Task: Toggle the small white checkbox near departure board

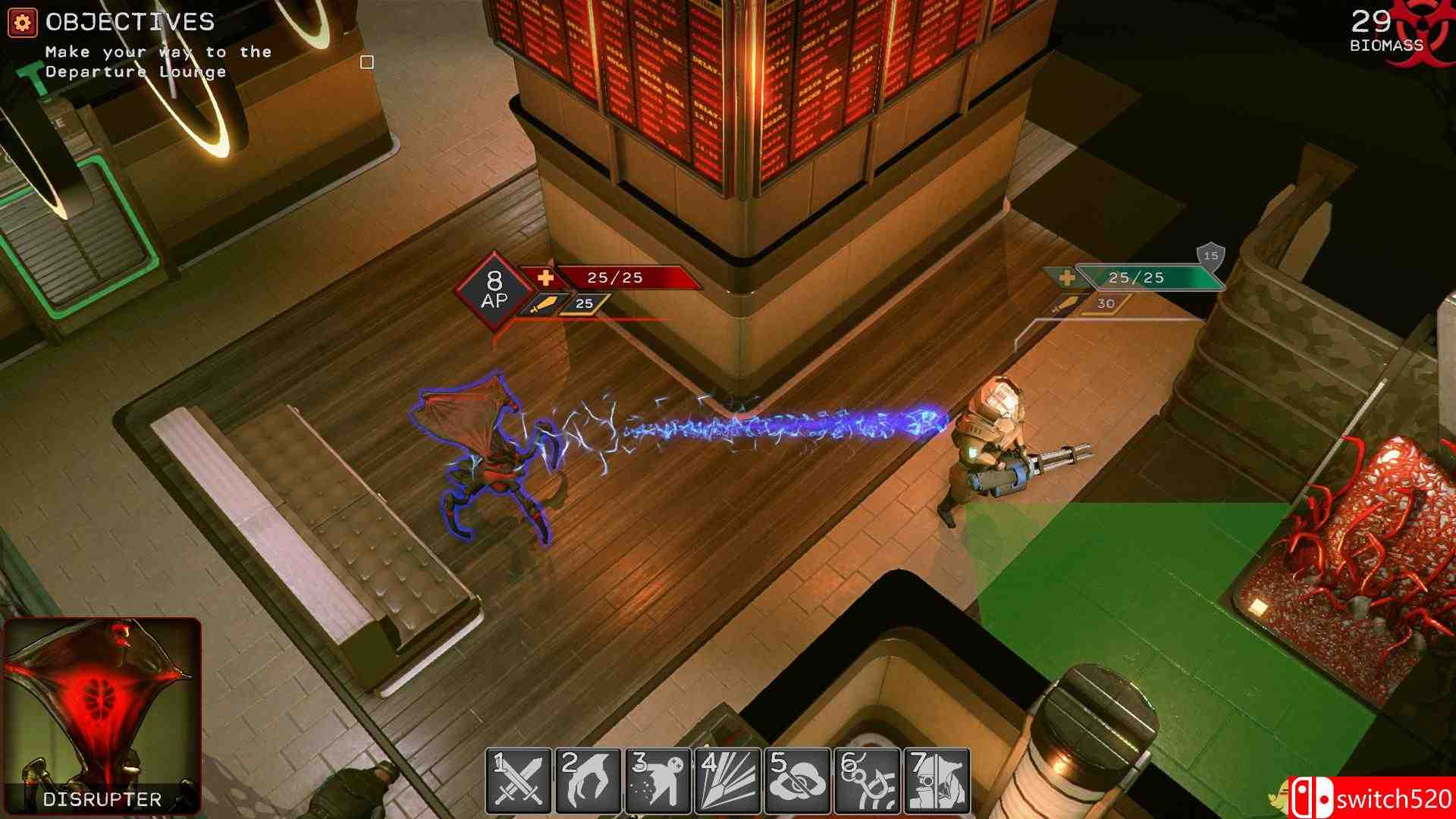Action: click(x=368, y=61)
